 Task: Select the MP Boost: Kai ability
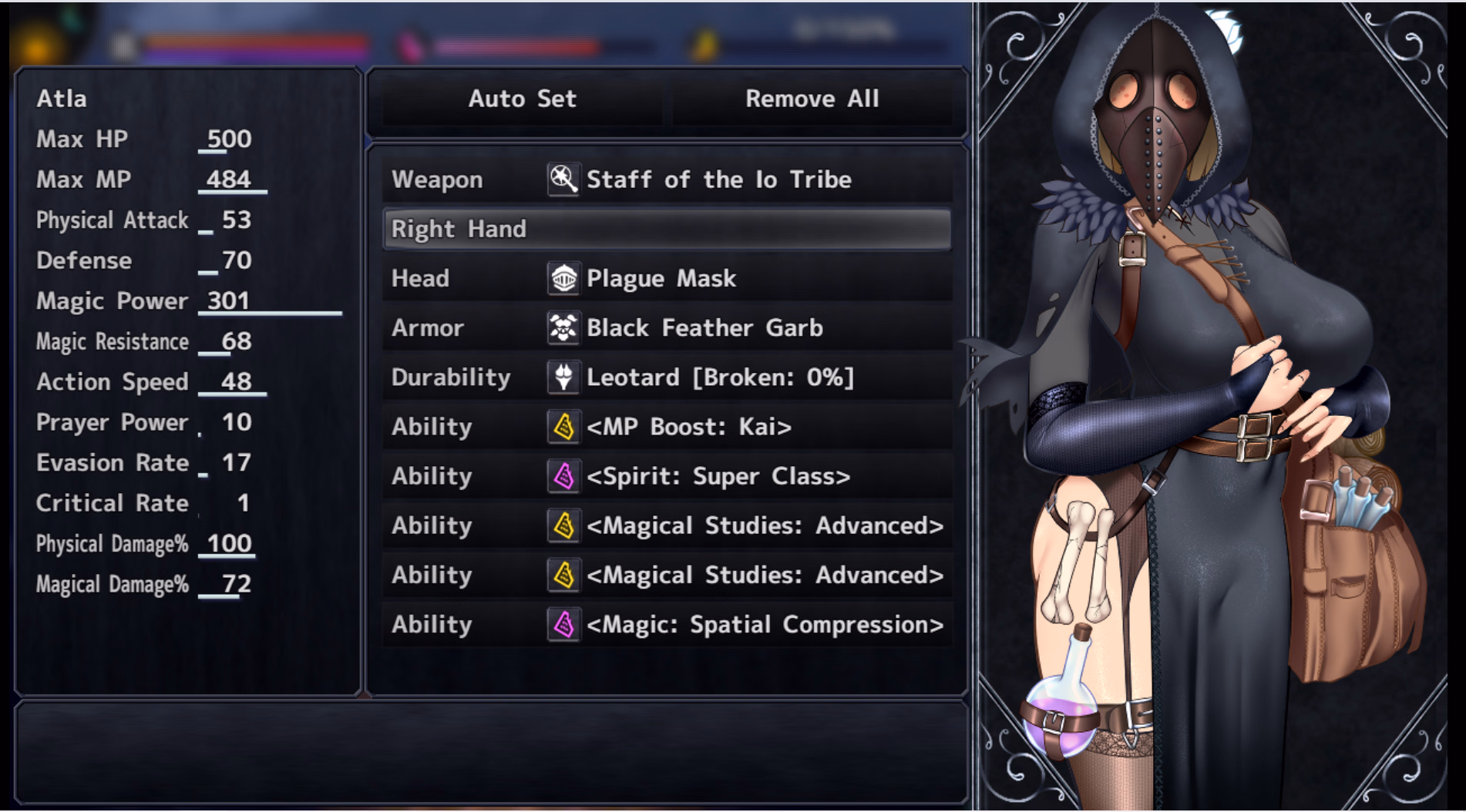667,427
